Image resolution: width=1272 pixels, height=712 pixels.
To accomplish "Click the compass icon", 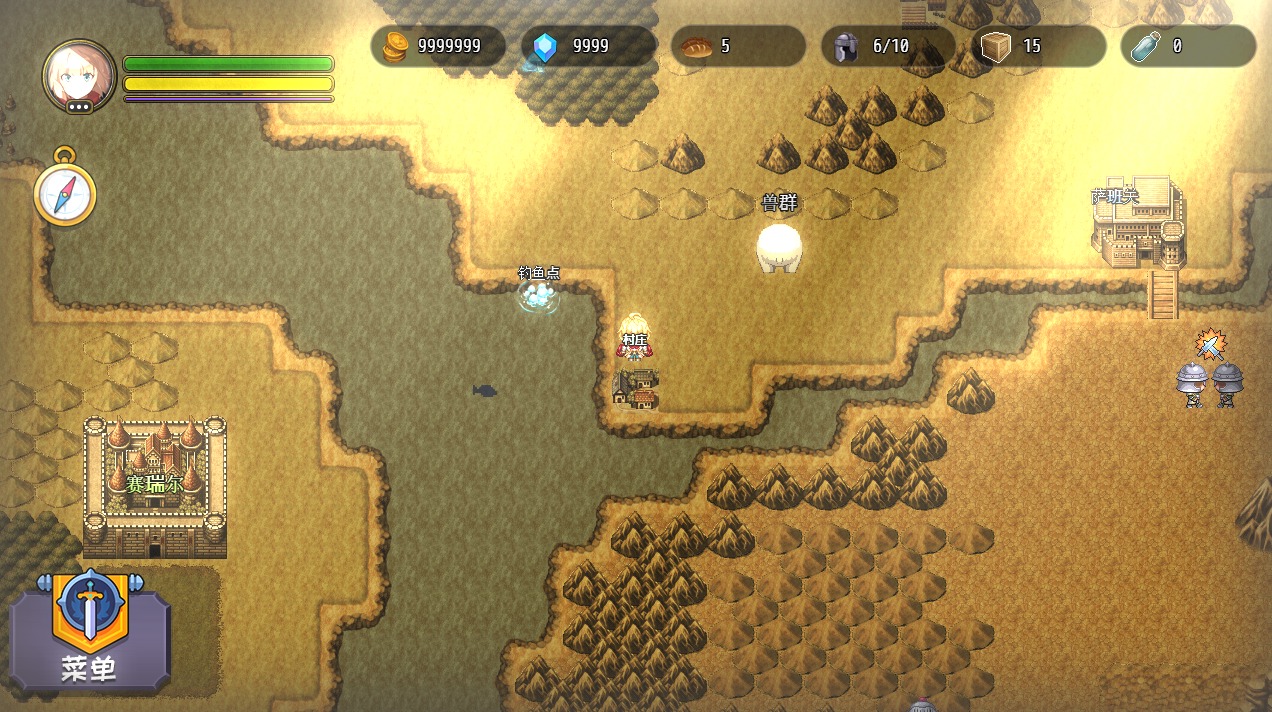I will [x=65, y=192].
